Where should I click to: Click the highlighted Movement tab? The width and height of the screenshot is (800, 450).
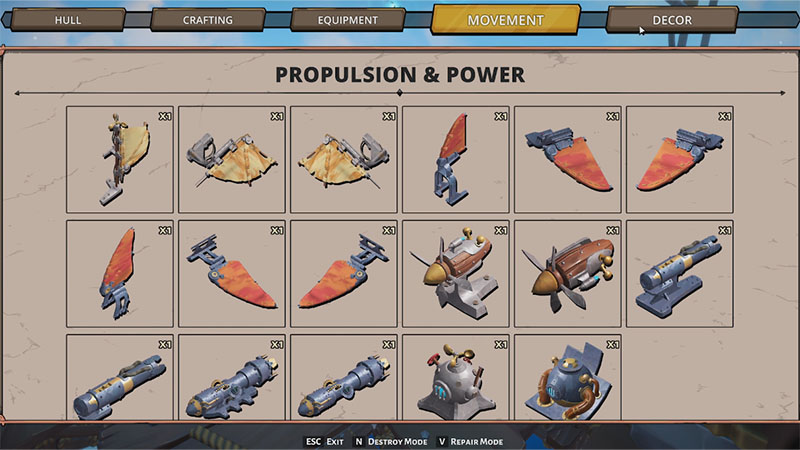pyautogui.click(x=505, y=20)
